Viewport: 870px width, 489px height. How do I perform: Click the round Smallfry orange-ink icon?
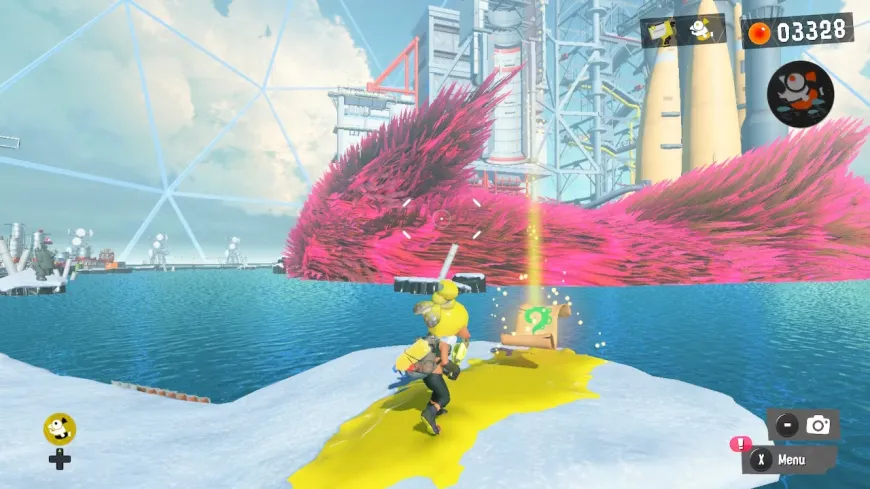(799, 93)
